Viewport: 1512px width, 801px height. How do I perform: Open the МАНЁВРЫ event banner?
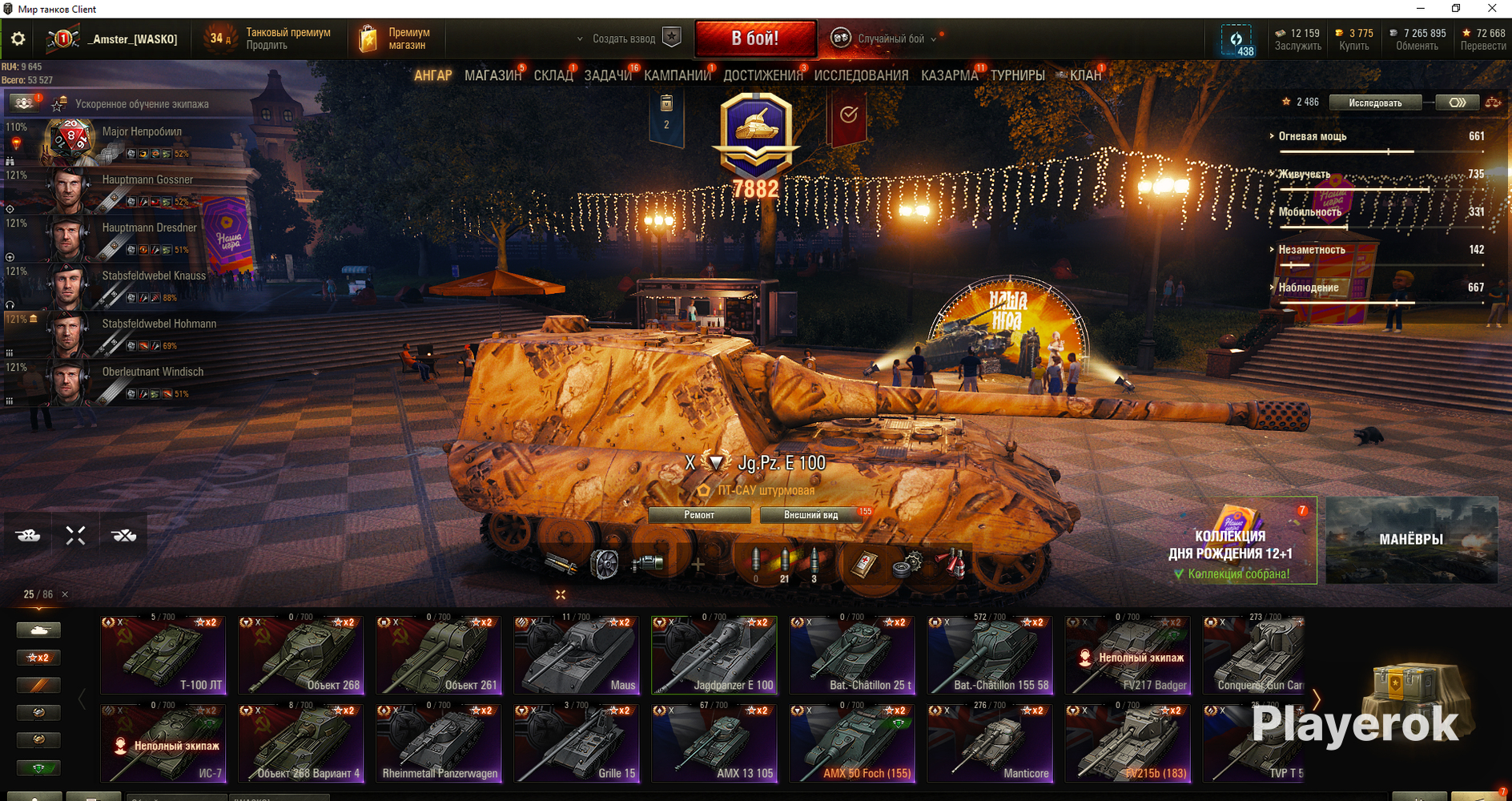[1411, 540]
